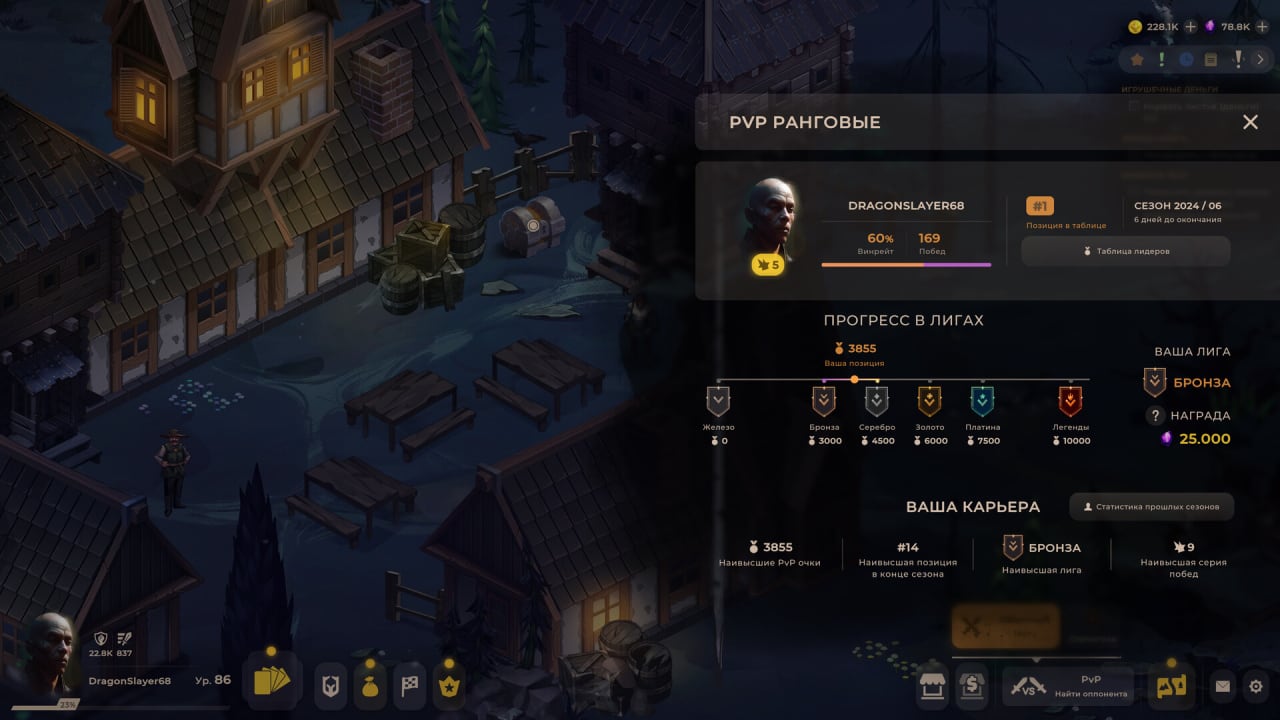Screen dimensions: 1280x720
Task: Click the question mark beside Награда
Action: [1156, 416]
